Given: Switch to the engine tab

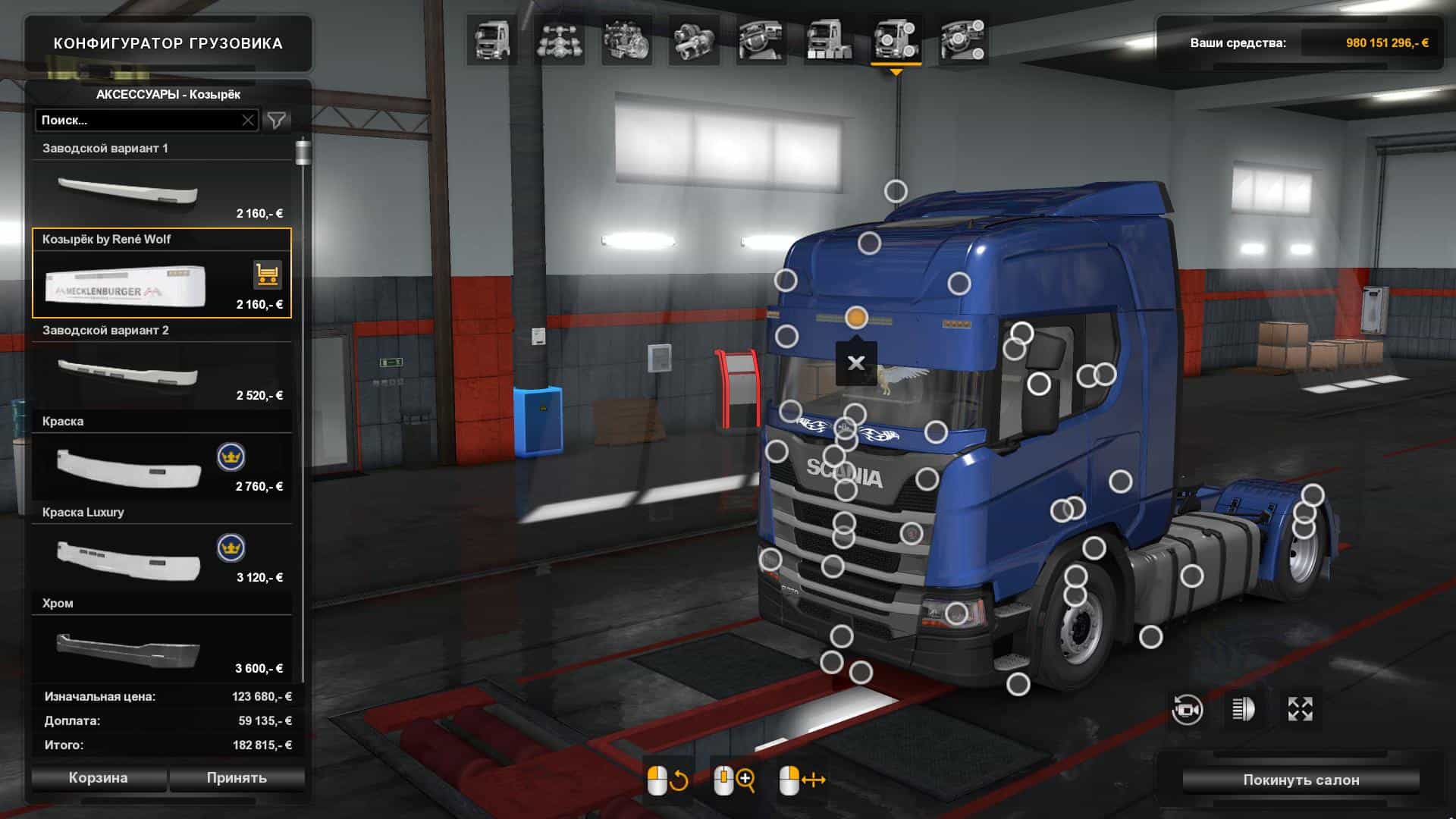Looking at the screenshot, I should 627,40.
